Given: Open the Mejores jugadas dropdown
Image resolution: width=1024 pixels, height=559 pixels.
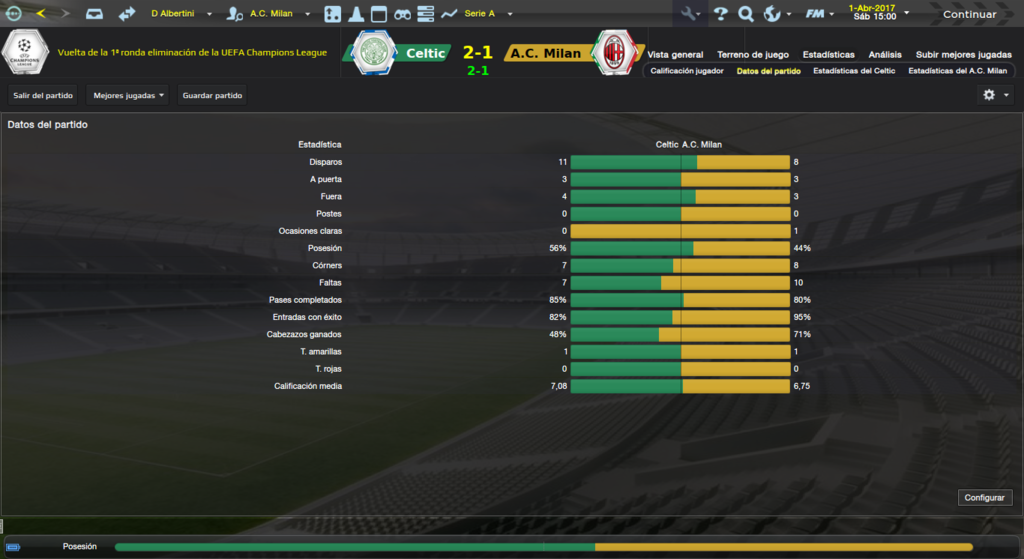Looking at the screenshot, I should (x=128, y=95).
